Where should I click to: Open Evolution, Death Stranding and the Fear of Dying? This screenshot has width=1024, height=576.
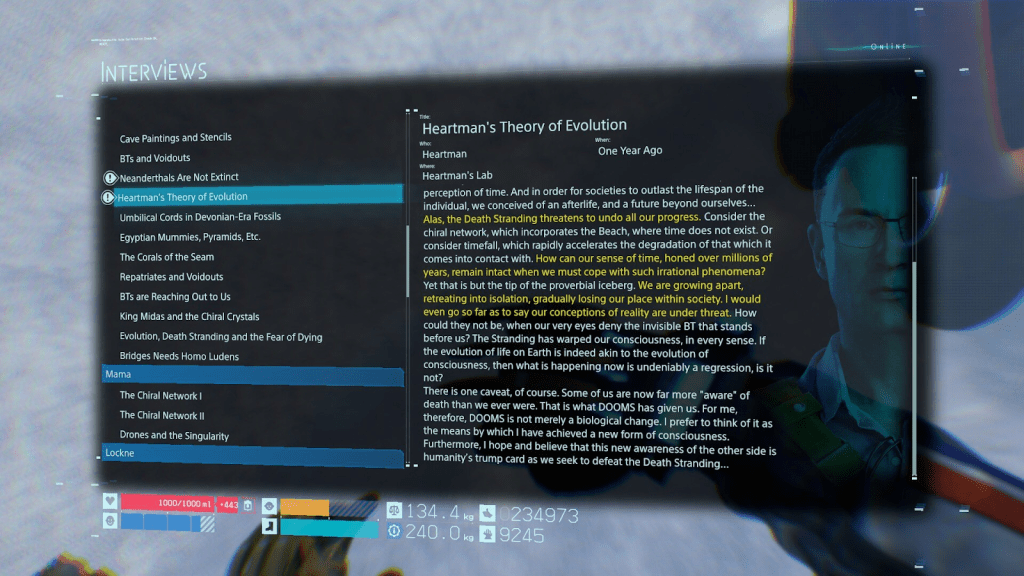[221, 337]
